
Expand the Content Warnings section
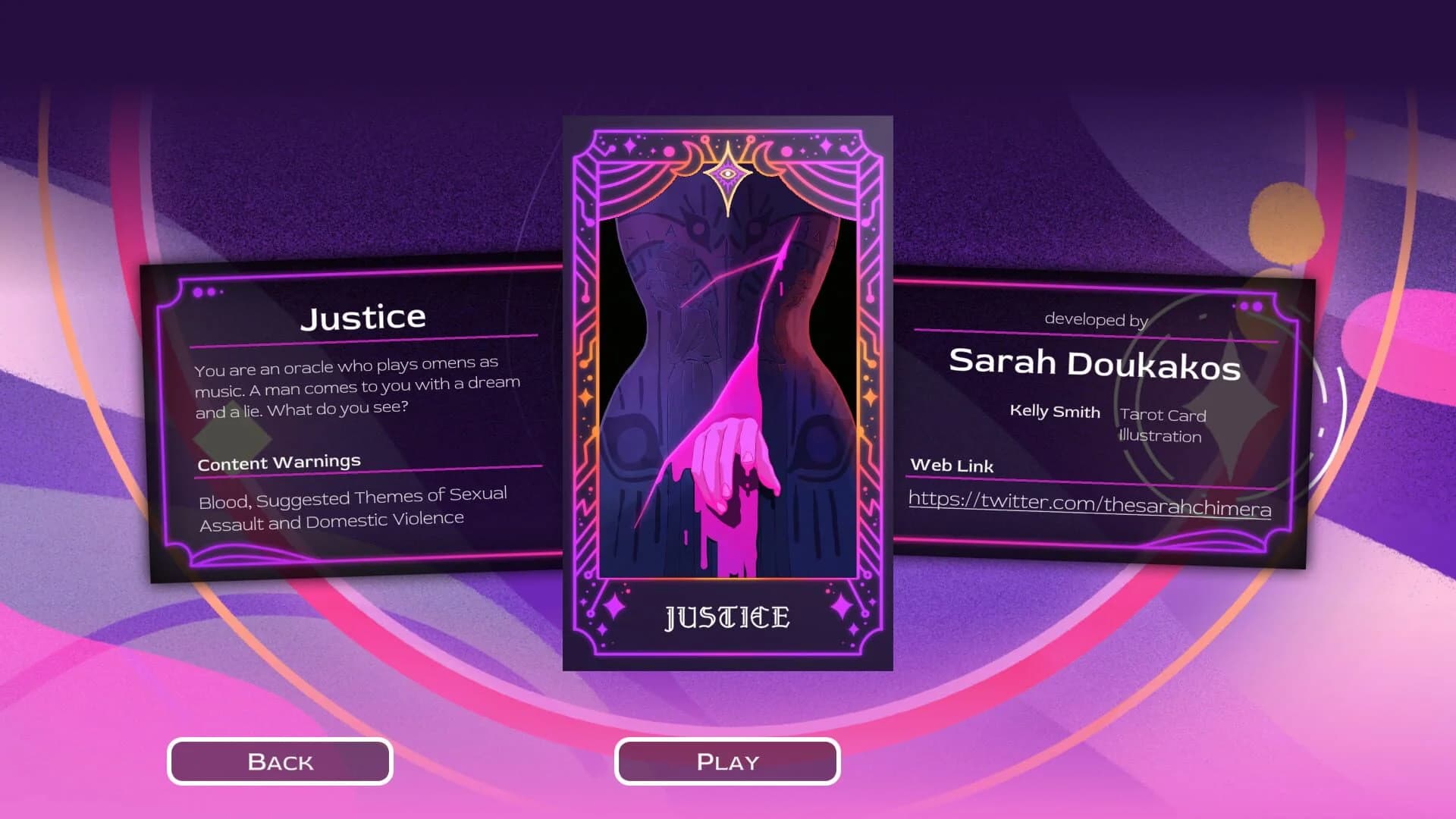[278, 462]
